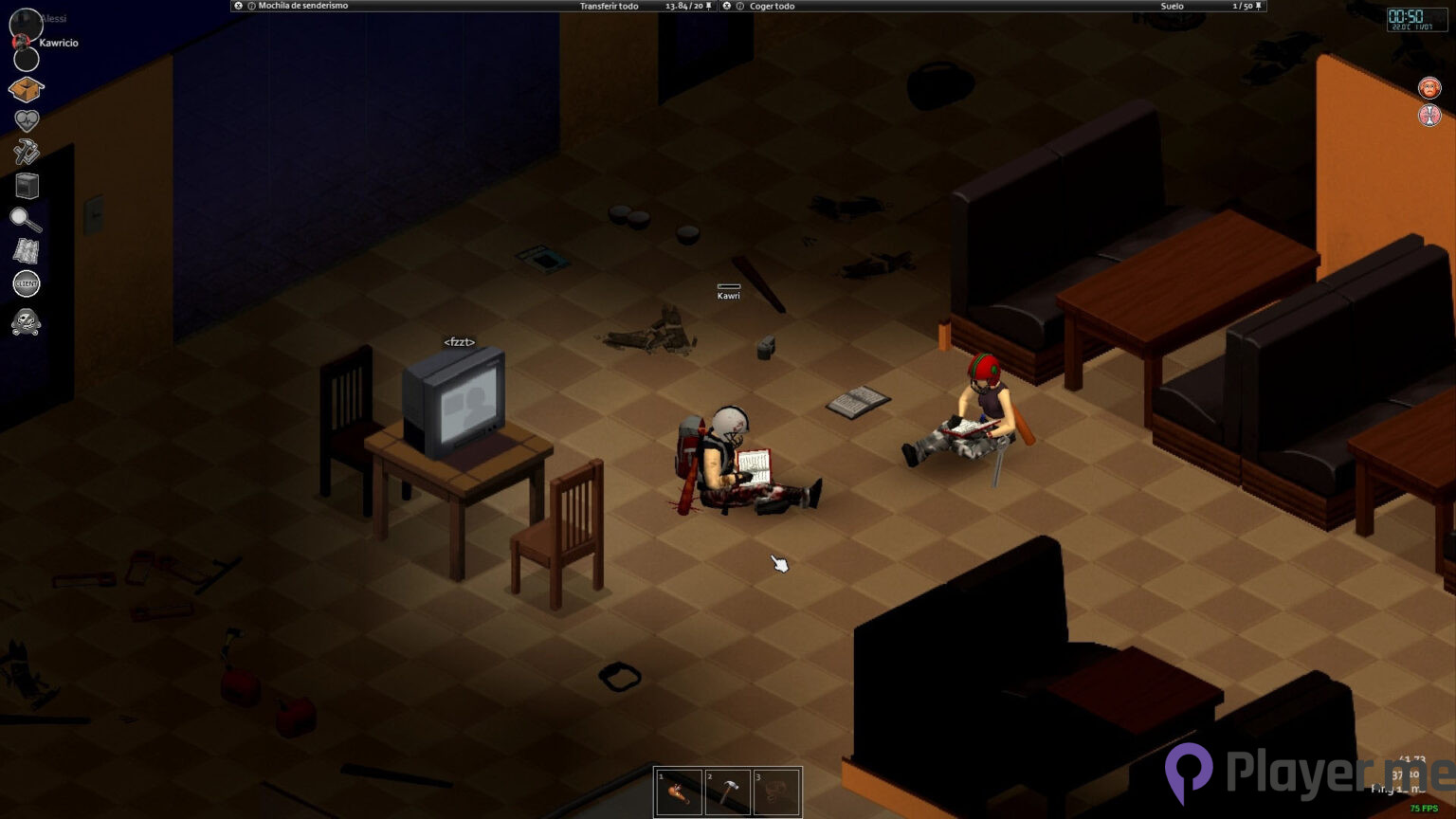Open the inventory backpack panel icon

click(27, 88)
